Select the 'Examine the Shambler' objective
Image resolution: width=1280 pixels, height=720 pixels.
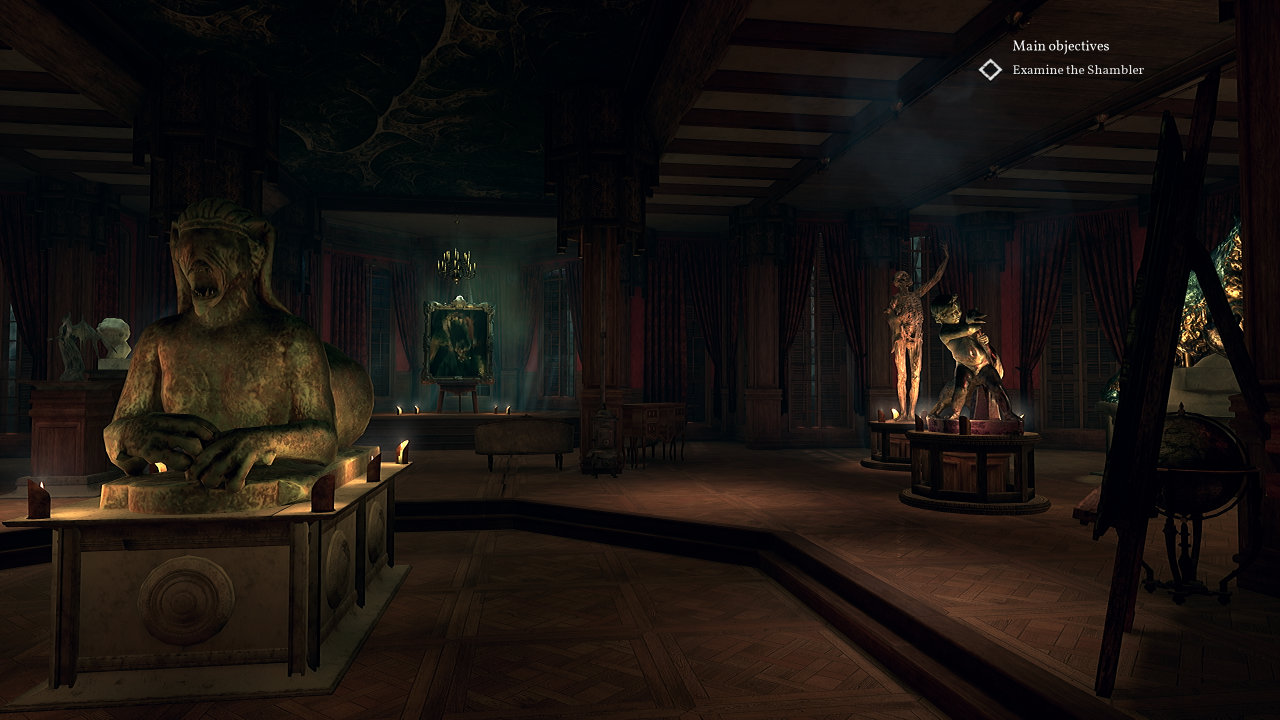click(1077, 70)
